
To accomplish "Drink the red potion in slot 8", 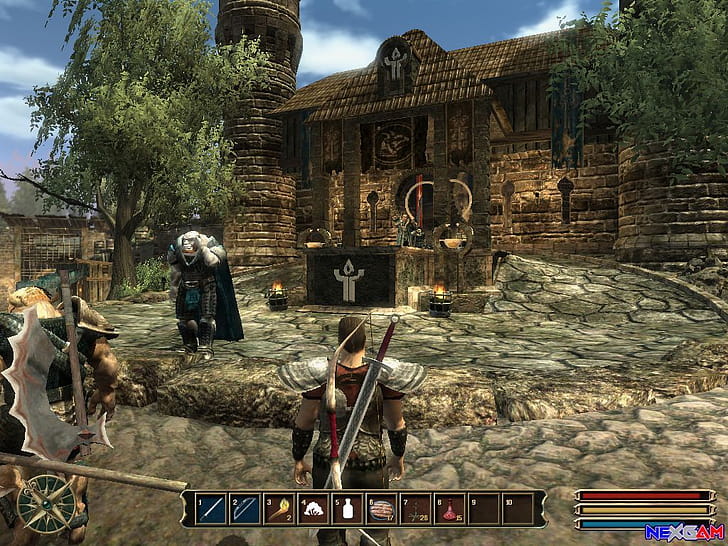I will tap(449, 509).
